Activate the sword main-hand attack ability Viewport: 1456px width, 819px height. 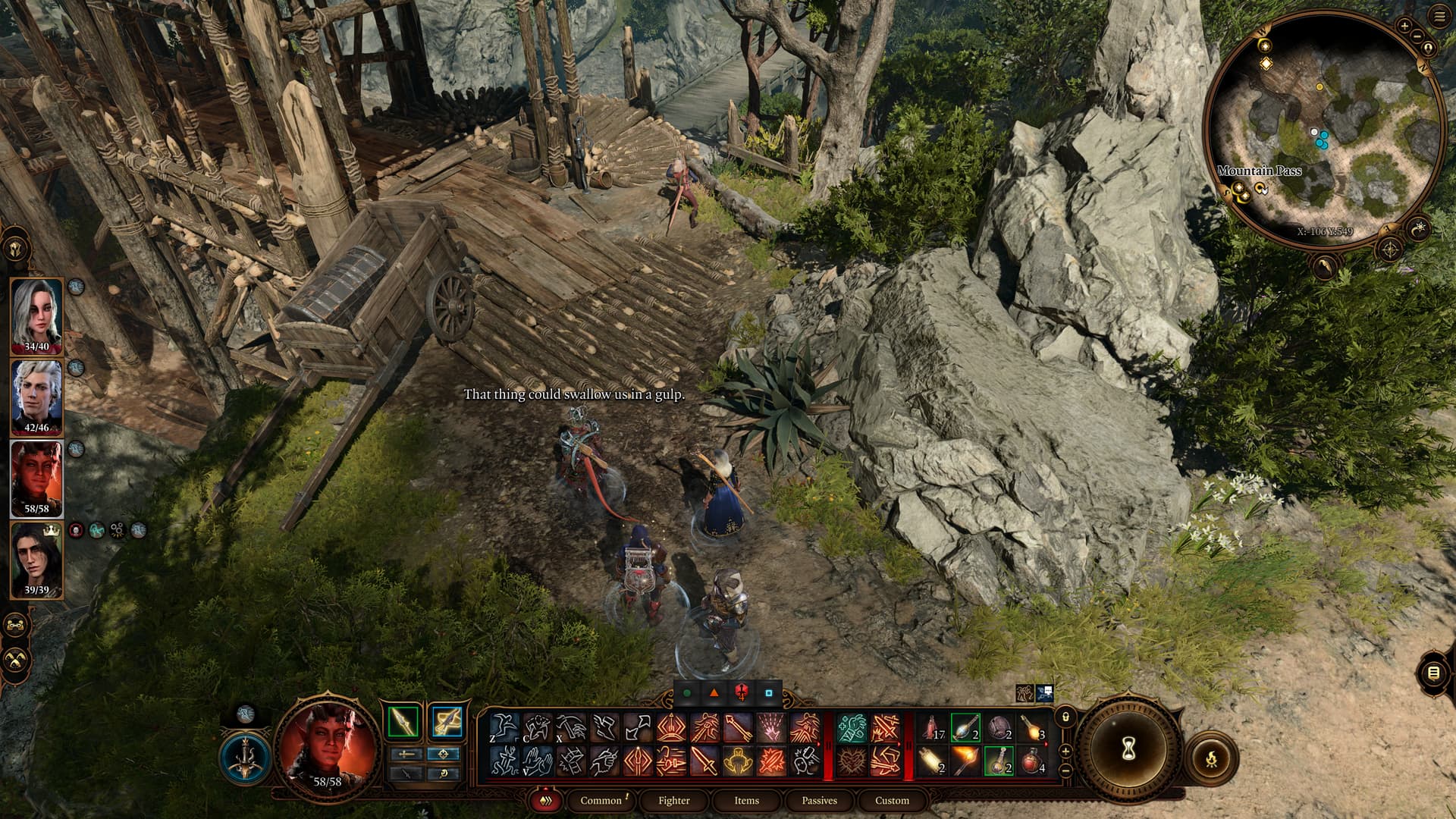click(x=704, y=760)
